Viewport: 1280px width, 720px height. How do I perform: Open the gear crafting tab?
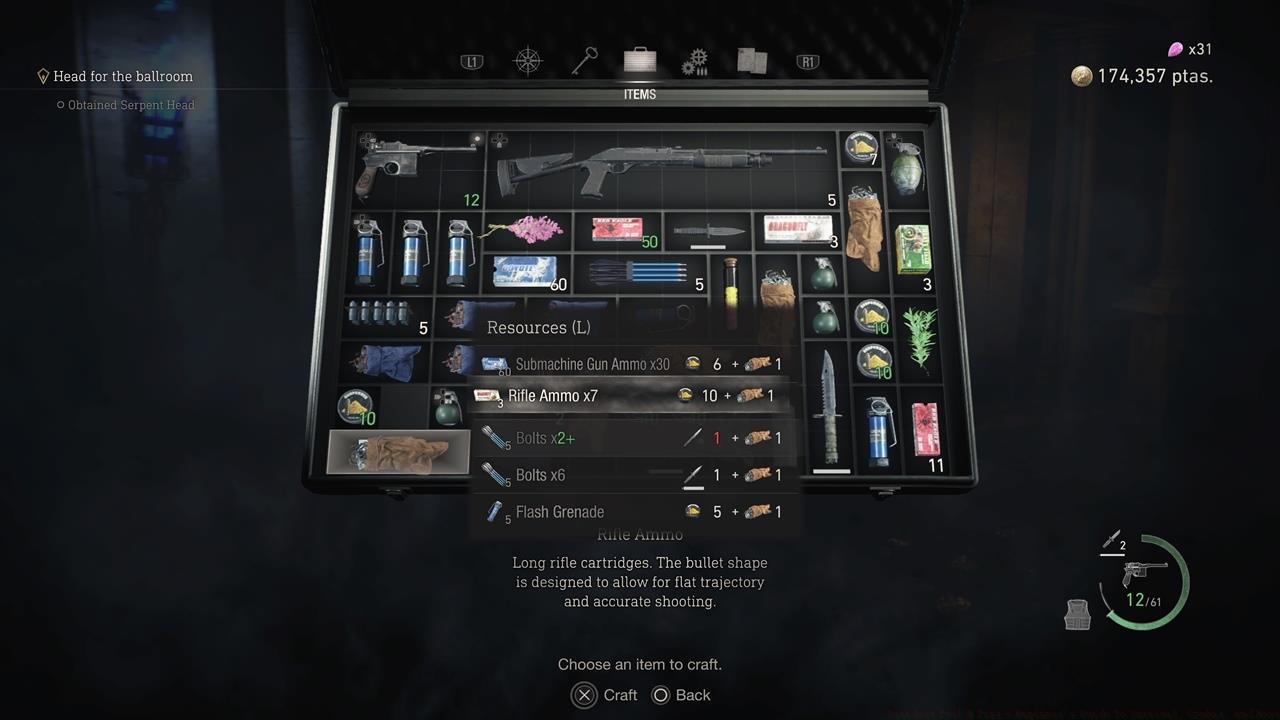tap(695, 63)
